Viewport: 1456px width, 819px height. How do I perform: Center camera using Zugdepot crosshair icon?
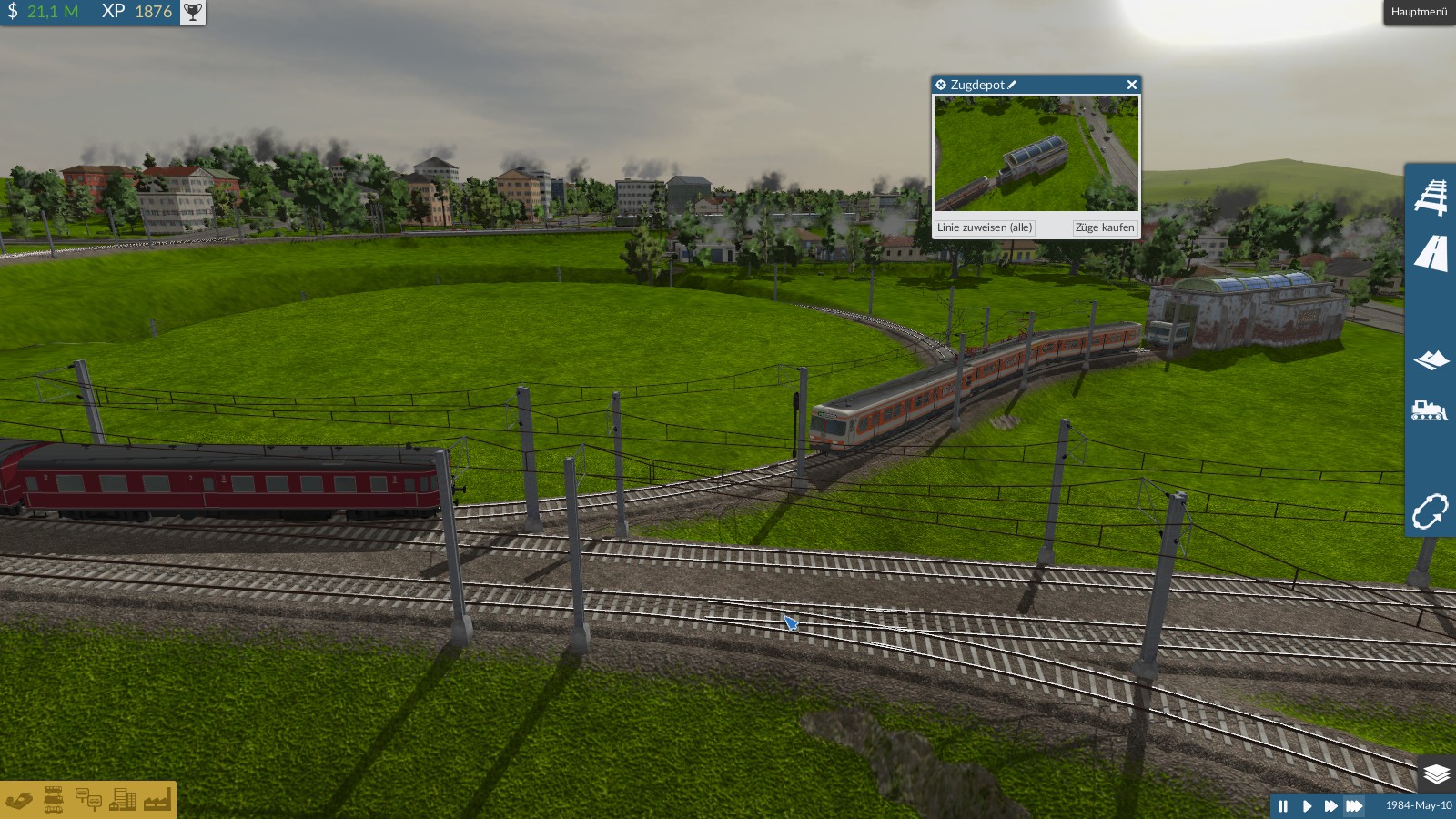point(941,85)
